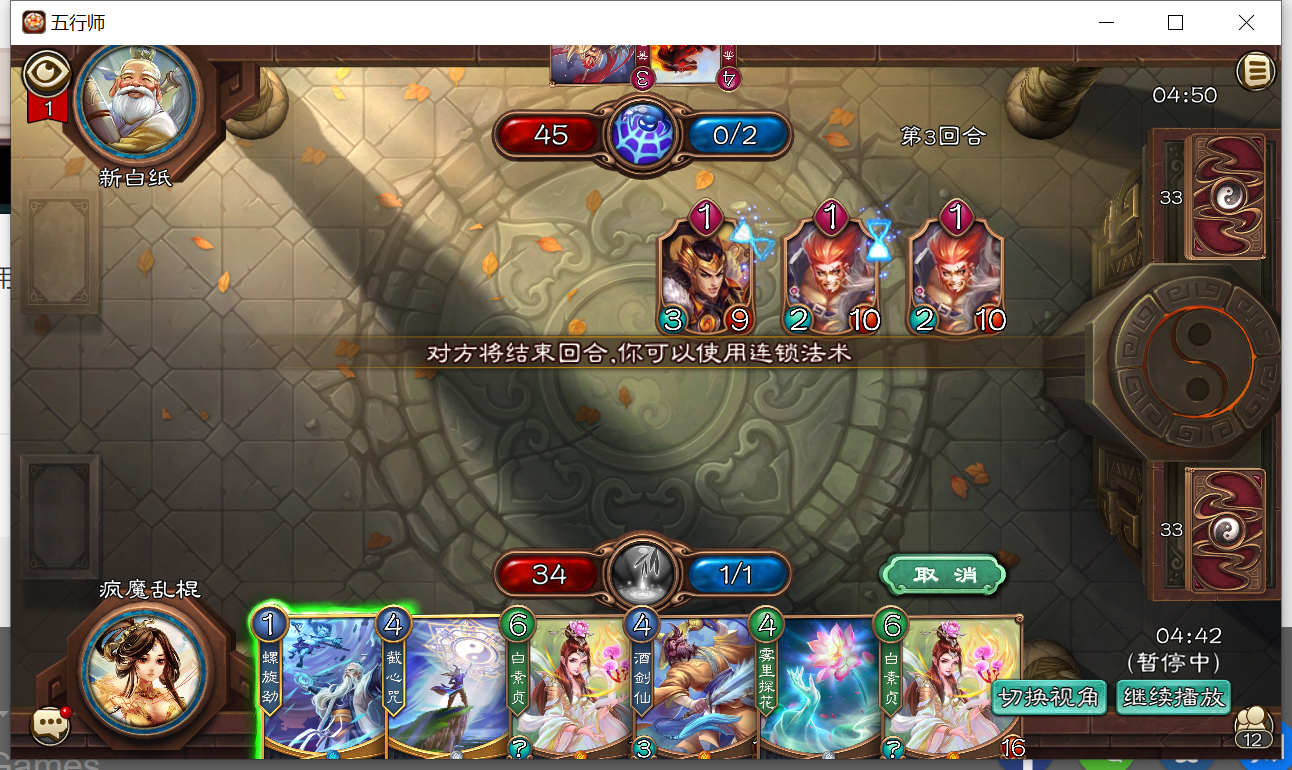Image resolution: width=1292 pixels, height=770 pixels.
Task: Click the blue mana orb showing 0/2
Action: pos(737,135)
